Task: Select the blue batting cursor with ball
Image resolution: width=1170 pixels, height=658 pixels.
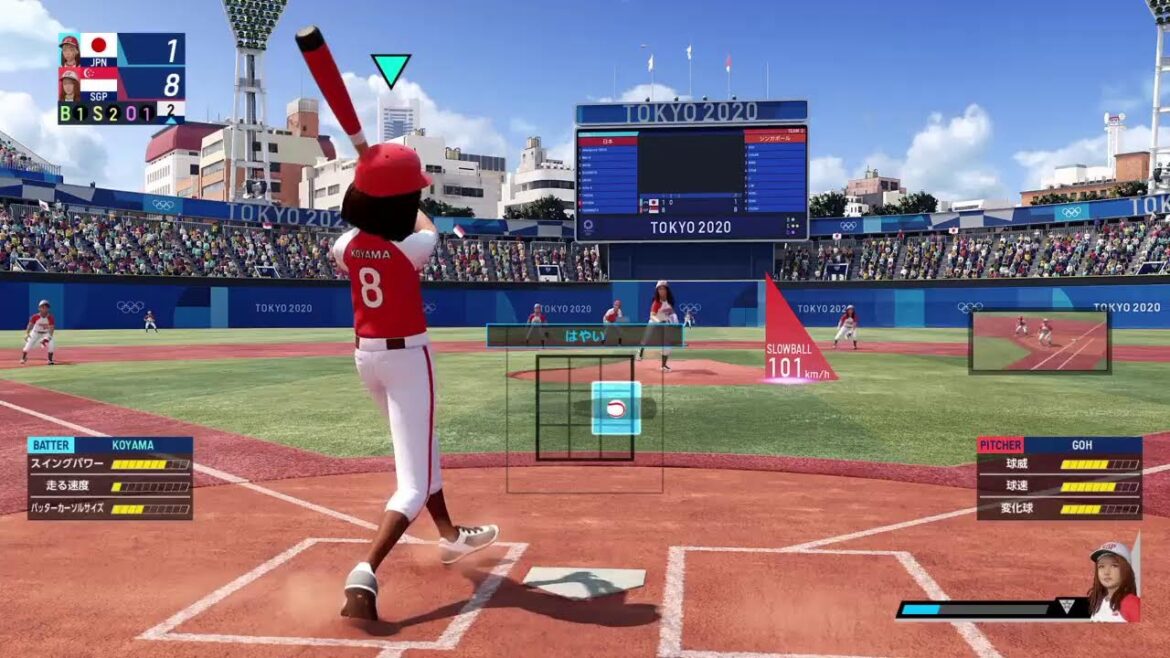Action: pos(616,408)
